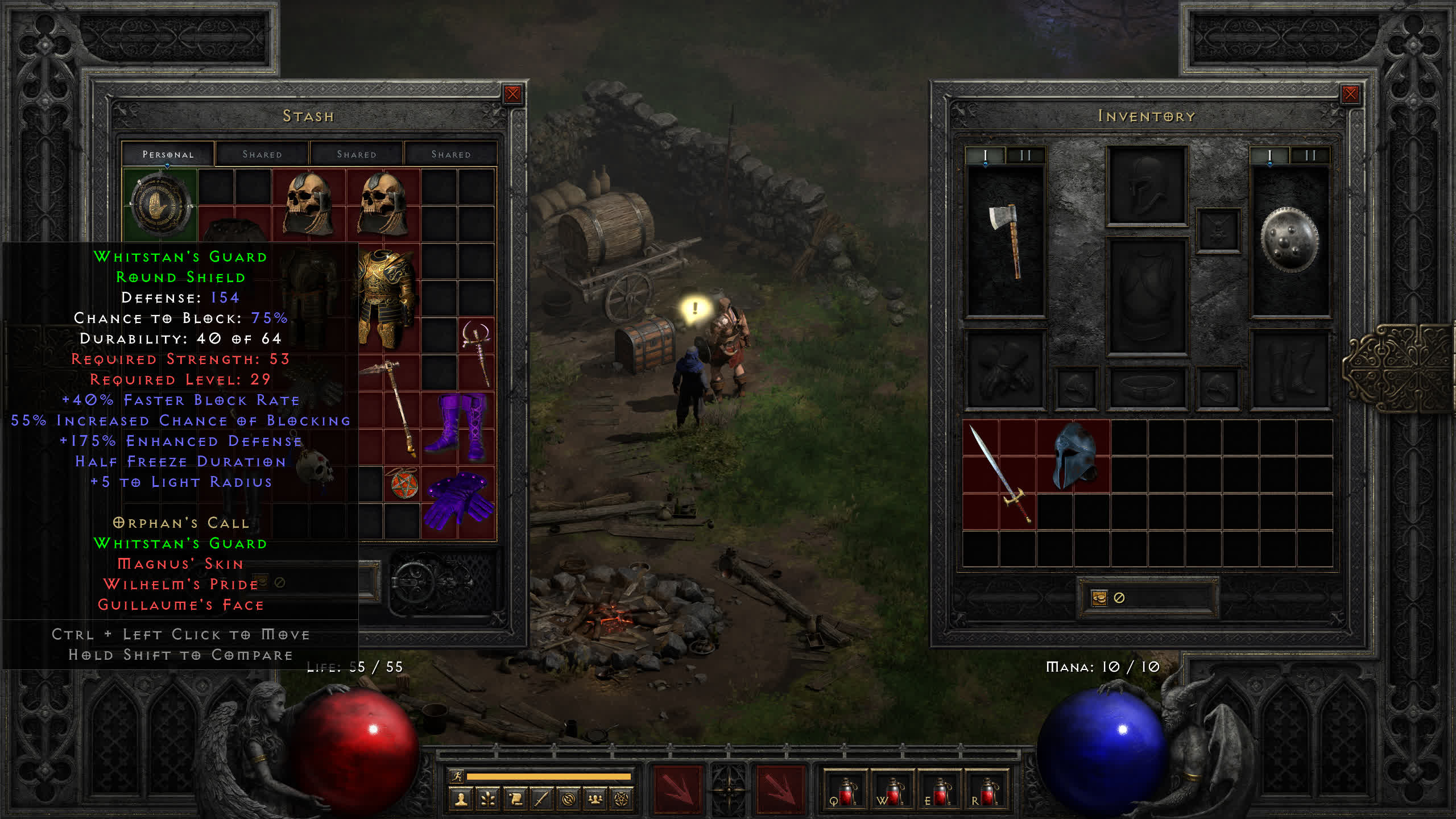Viewport: 1456px width, 819px height.
Task: Open the quest log scroll icon
Action: click(x=515, y=800)
